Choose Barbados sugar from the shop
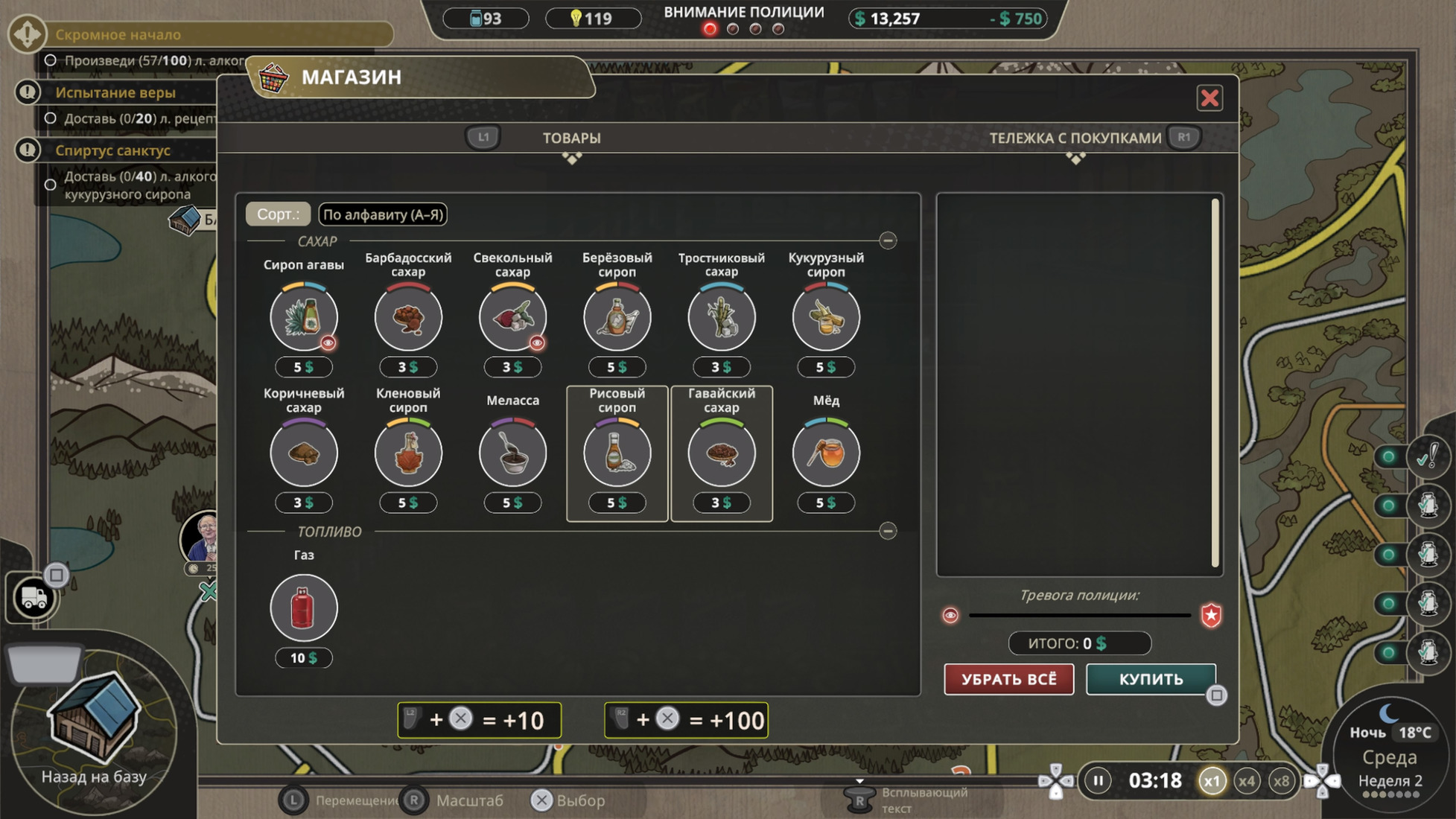The width and height of the screenshot is (1456, 819). 408,318
